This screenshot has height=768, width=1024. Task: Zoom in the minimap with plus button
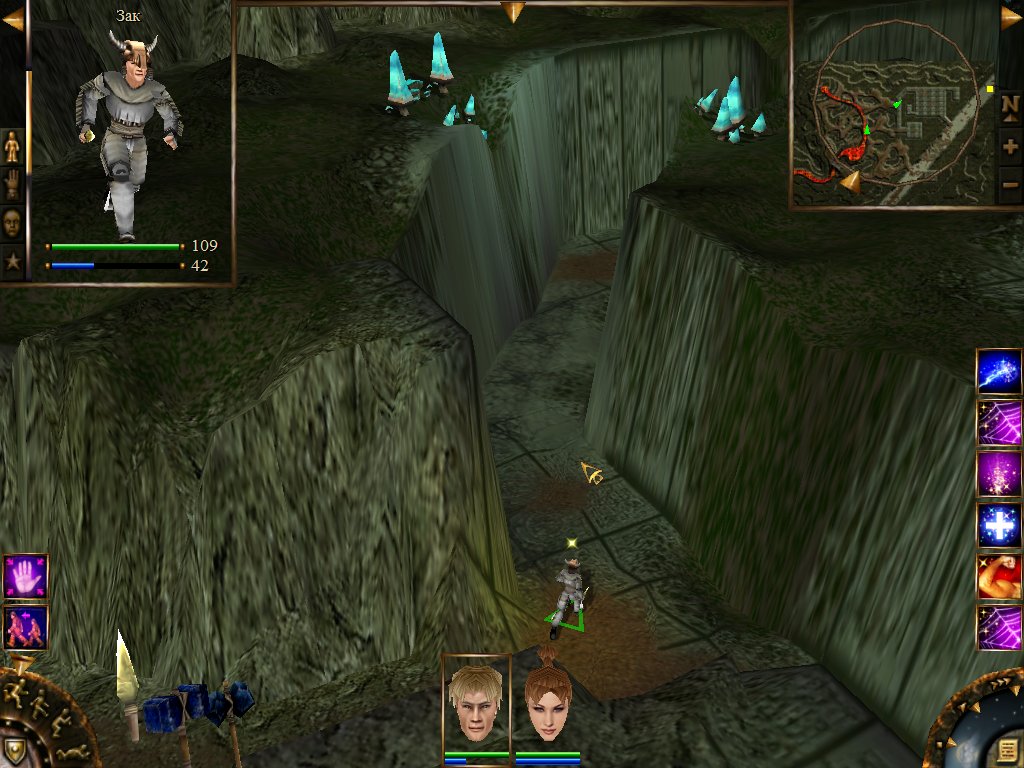1010,147
